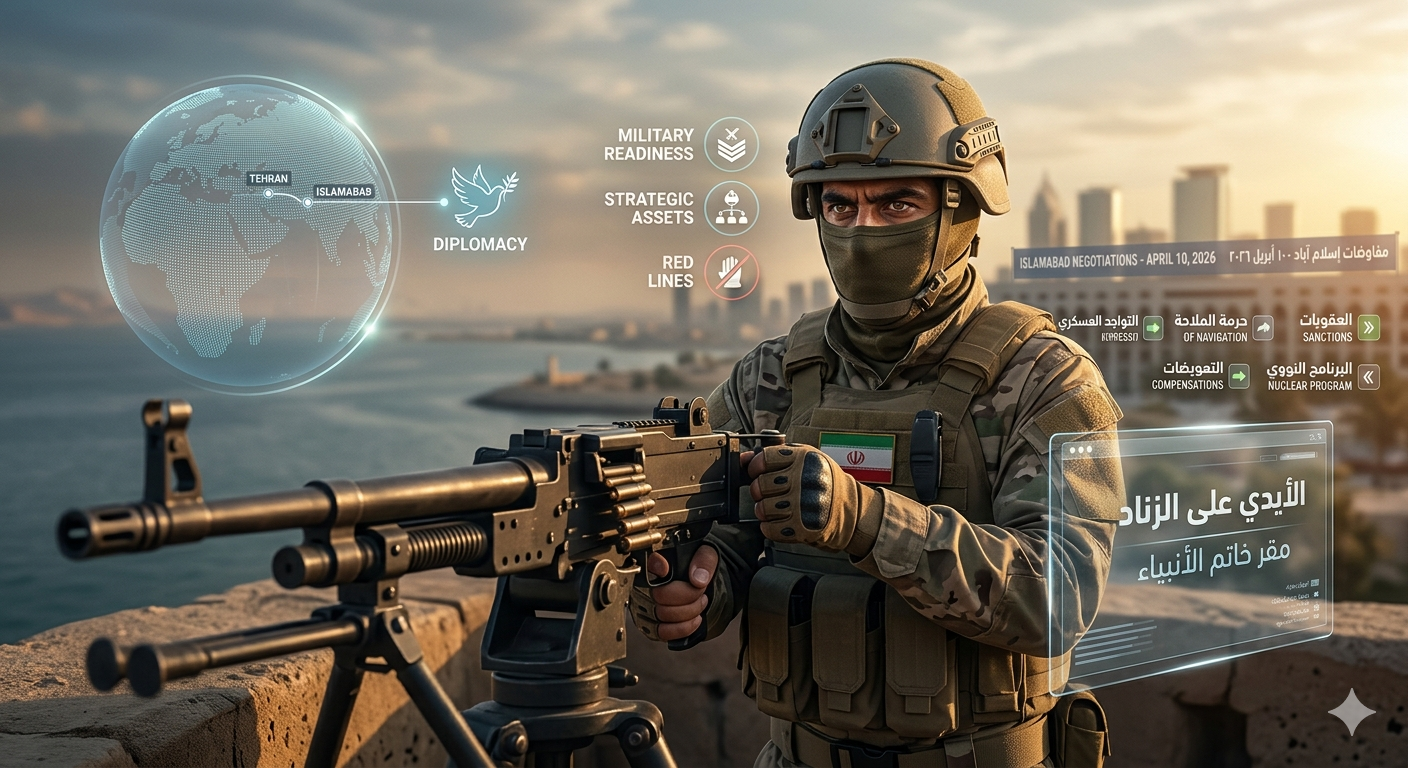Select the Islamabad marker on the globe
The width and height of the screenshot is (1408, 768).
[x=308, y=202]
